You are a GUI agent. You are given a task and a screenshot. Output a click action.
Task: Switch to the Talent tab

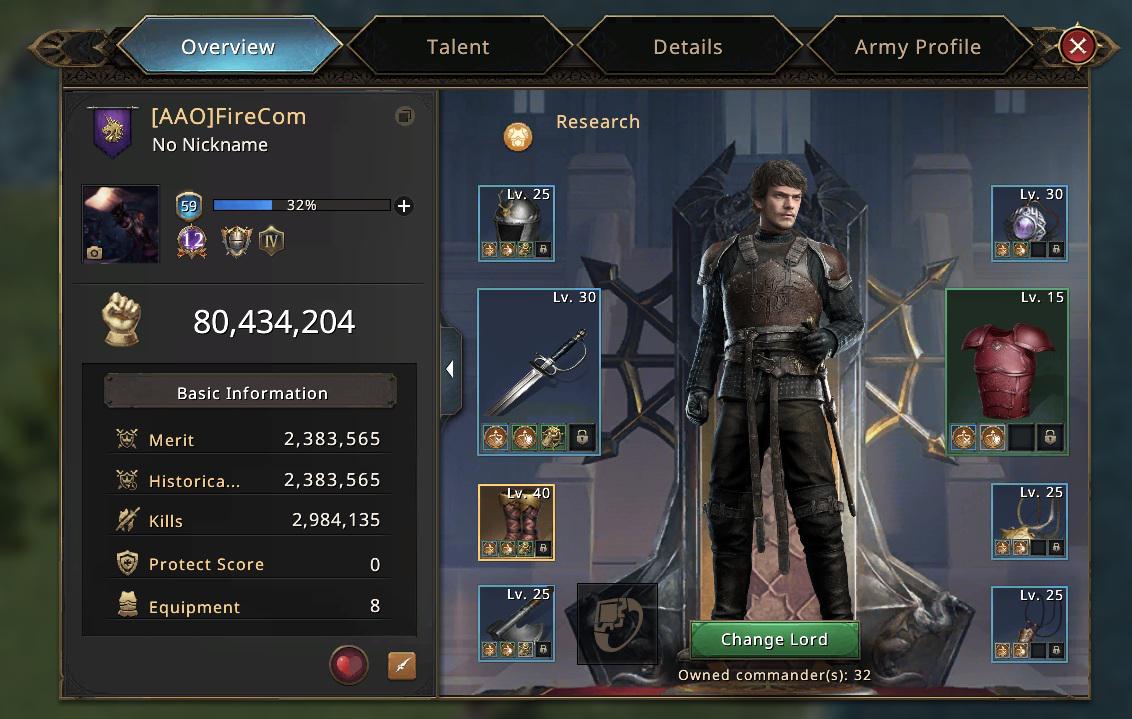click(x=458, y=47)
